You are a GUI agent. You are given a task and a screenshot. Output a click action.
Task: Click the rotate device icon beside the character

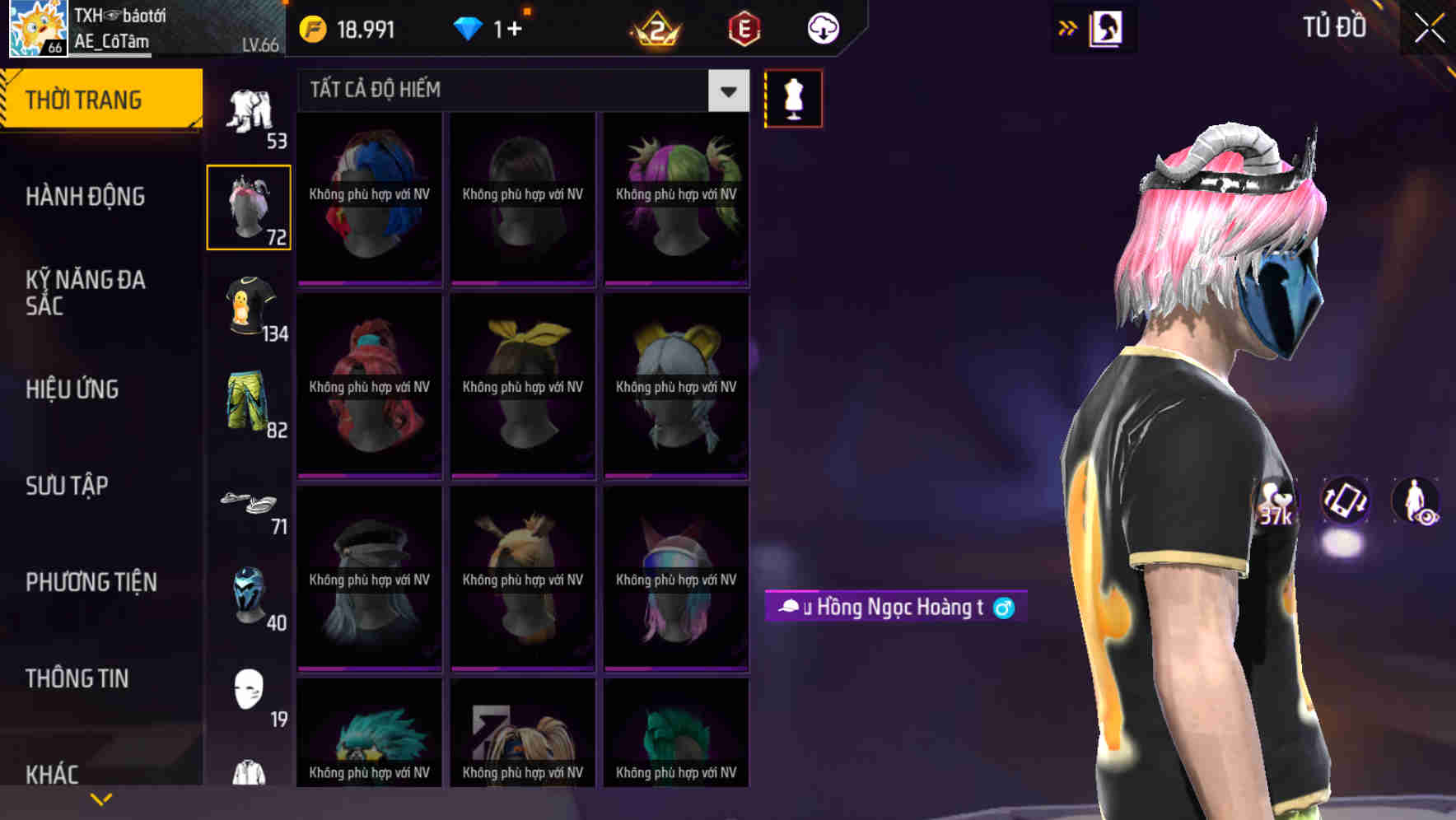click(x=1346, y=503)
